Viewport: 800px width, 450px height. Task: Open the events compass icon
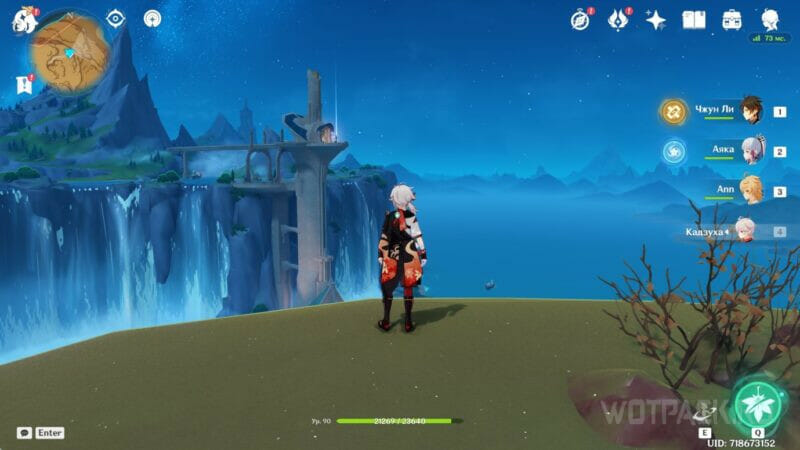coord(579,20)
